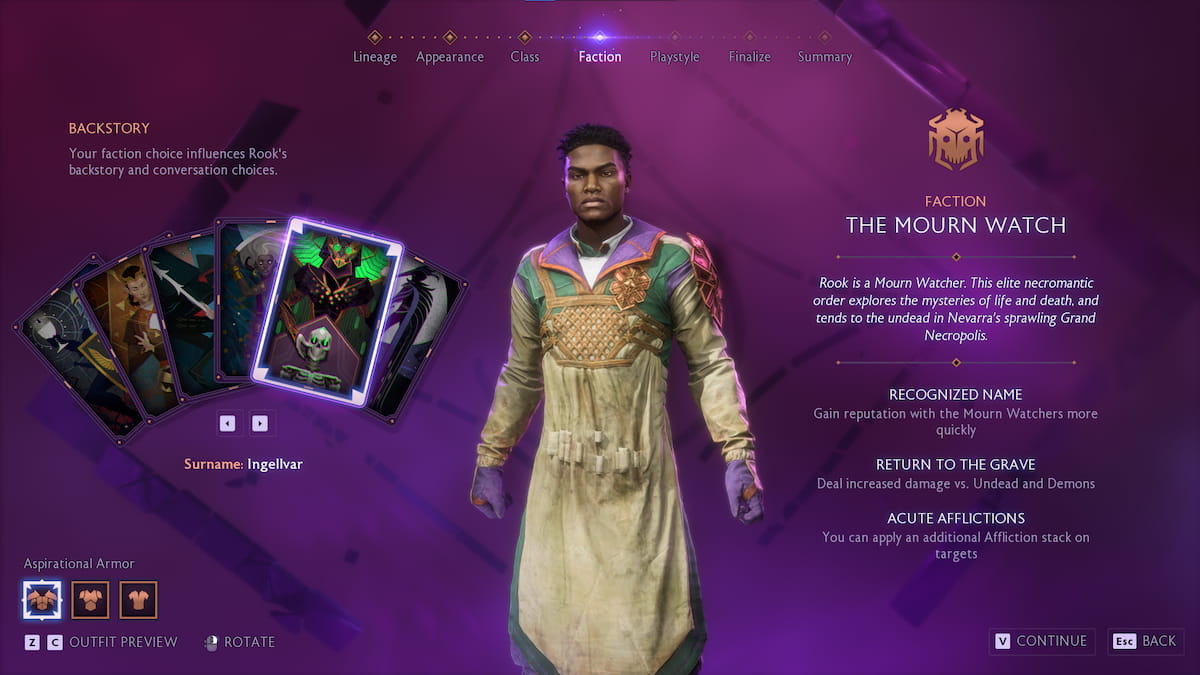Select the highlighted heavy pauldron armor icon

(x=42, y=600)
